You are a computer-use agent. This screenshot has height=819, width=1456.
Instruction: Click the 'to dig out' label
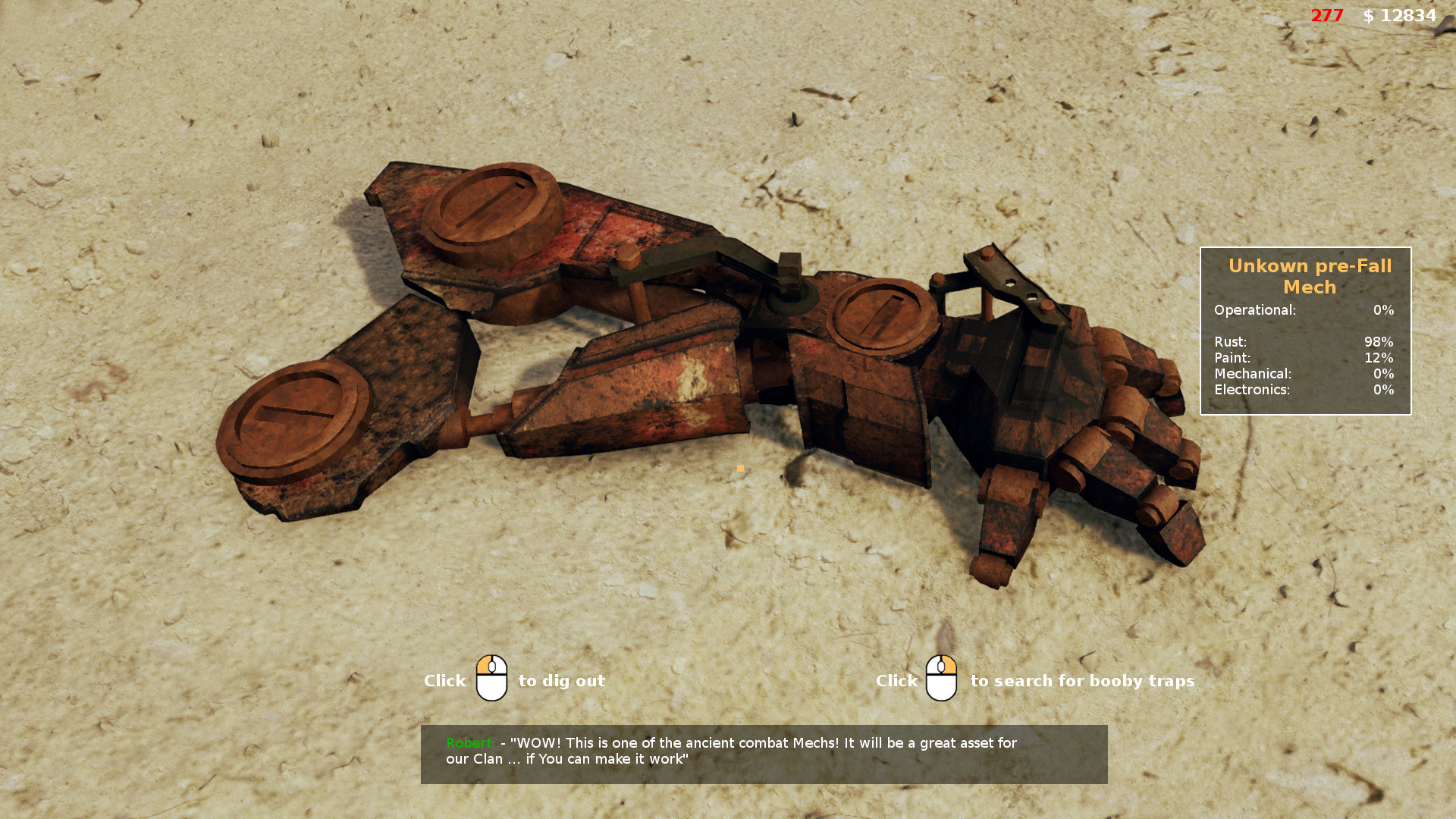[x=560, y=681]
